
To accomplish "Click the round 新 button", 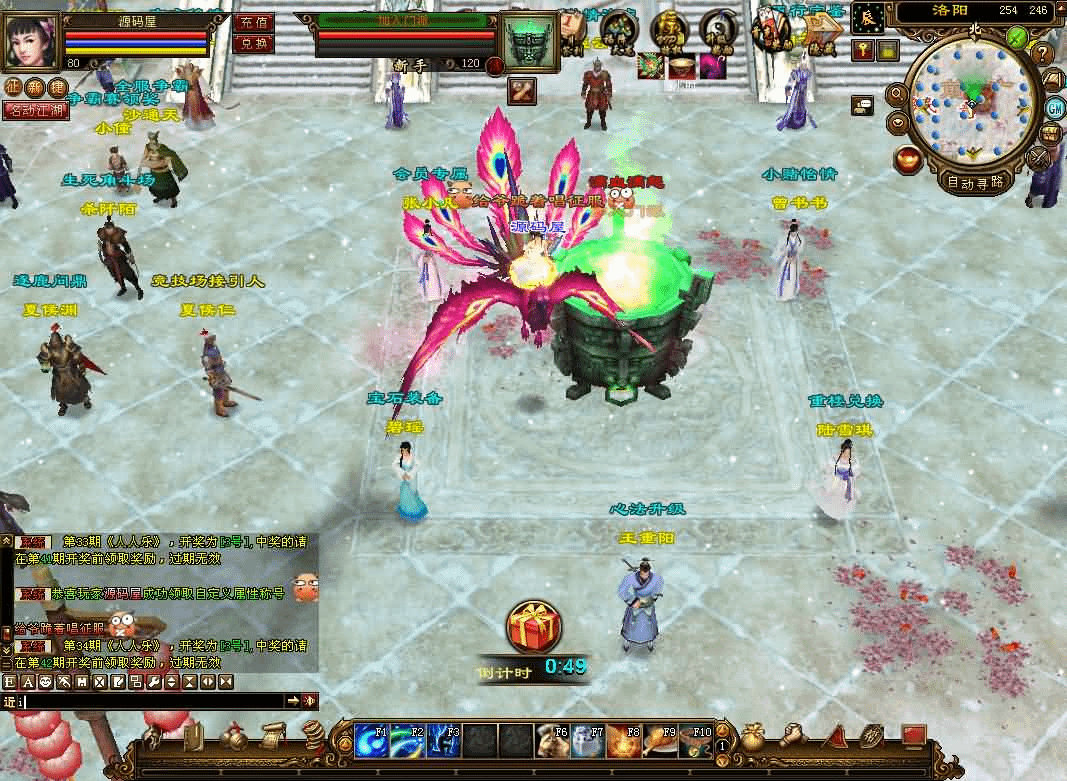I will [x=34, y=88].
